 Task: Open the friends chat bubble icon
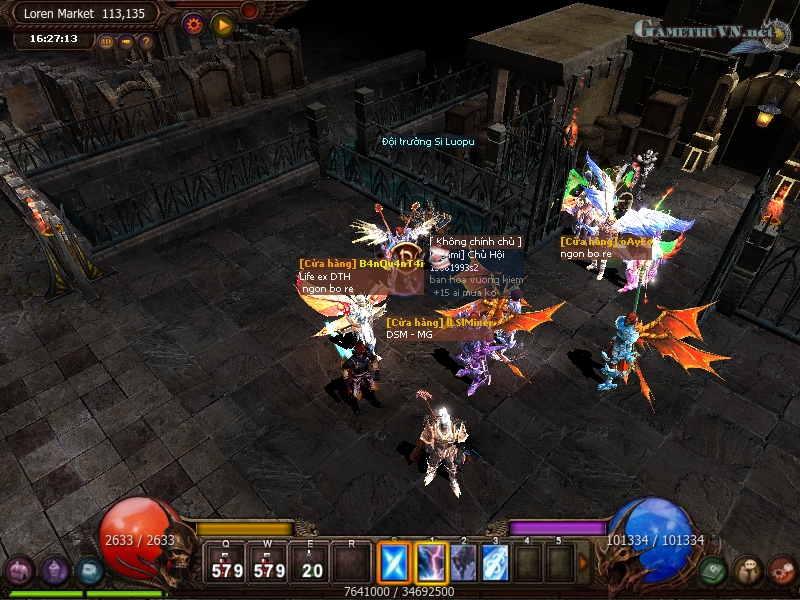point(747,571)
